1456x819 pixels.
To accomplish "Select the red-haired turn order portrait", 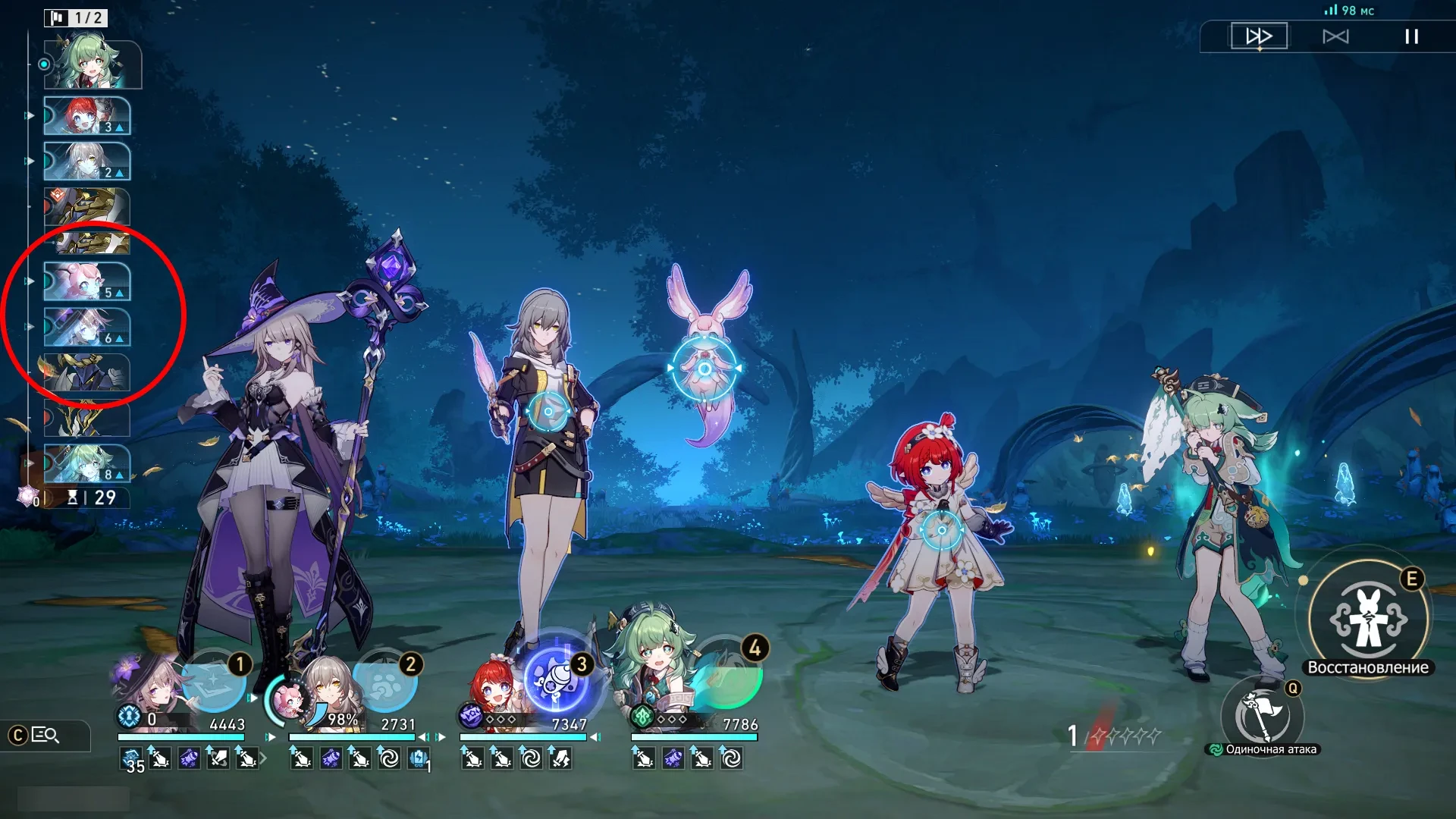I will 86,116.
